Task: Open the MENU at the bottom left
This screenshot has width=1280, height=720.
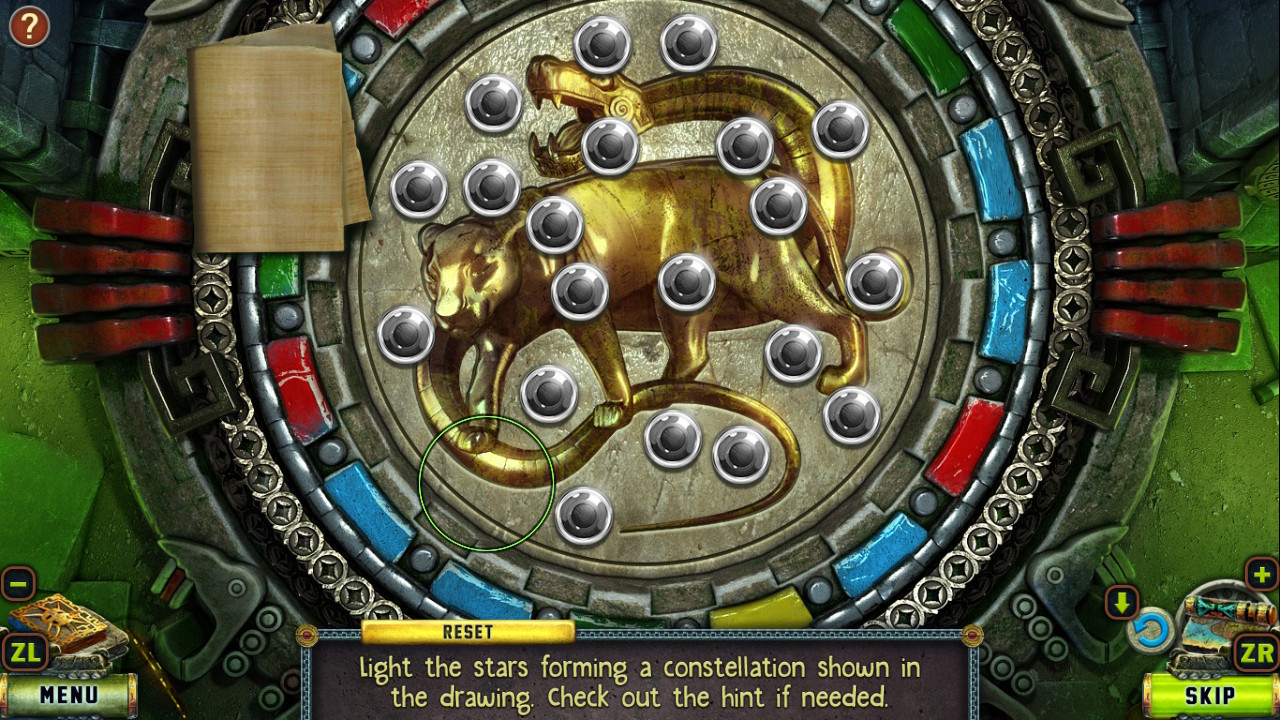Action: (x=70, y=693)
